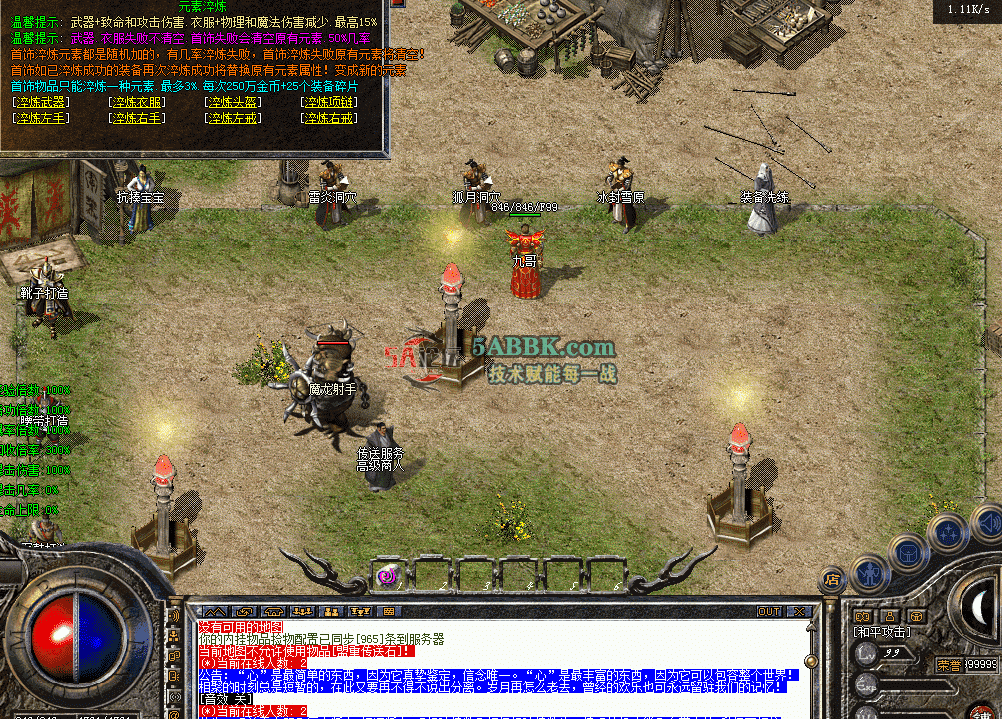The width and height of the screenshot is (1002, 719).
Task: Select the 淬炼衣服 link
Action: coord(137,102)
